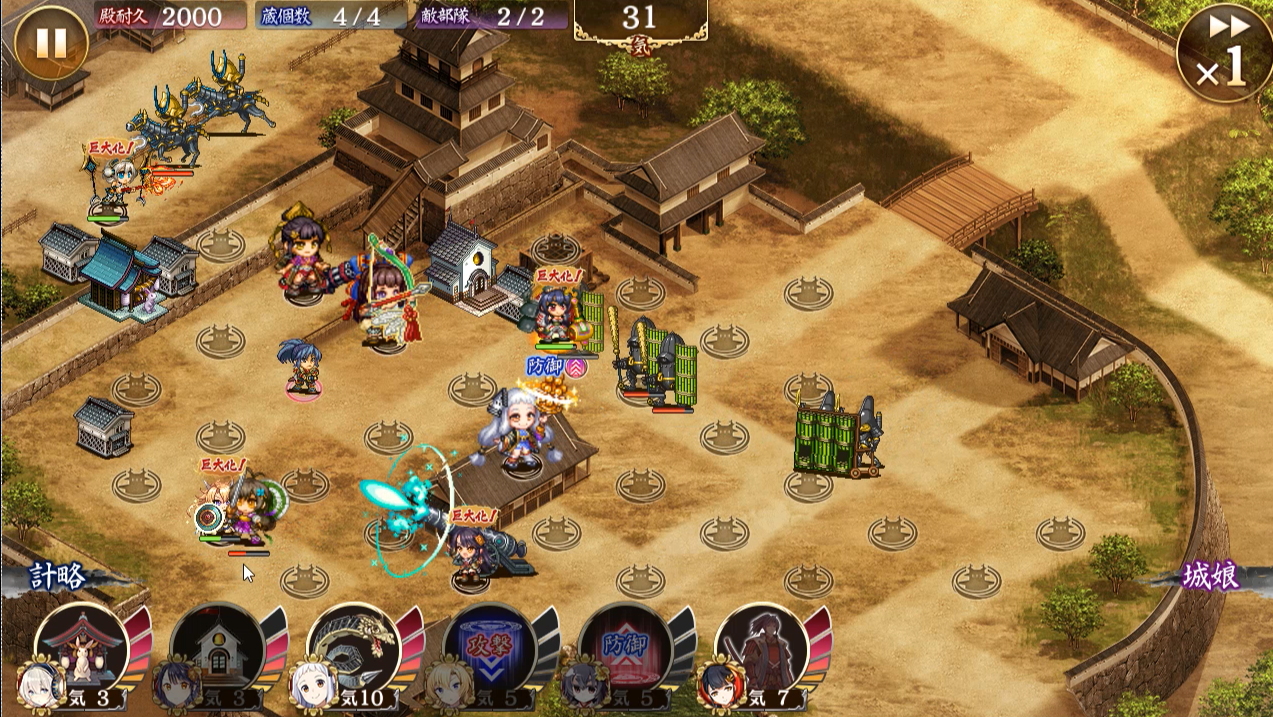This screenshot has height=717, width=1273.
Task: Switch to the 城娘 castle girl panel
Action: (x=1210, y=577)
